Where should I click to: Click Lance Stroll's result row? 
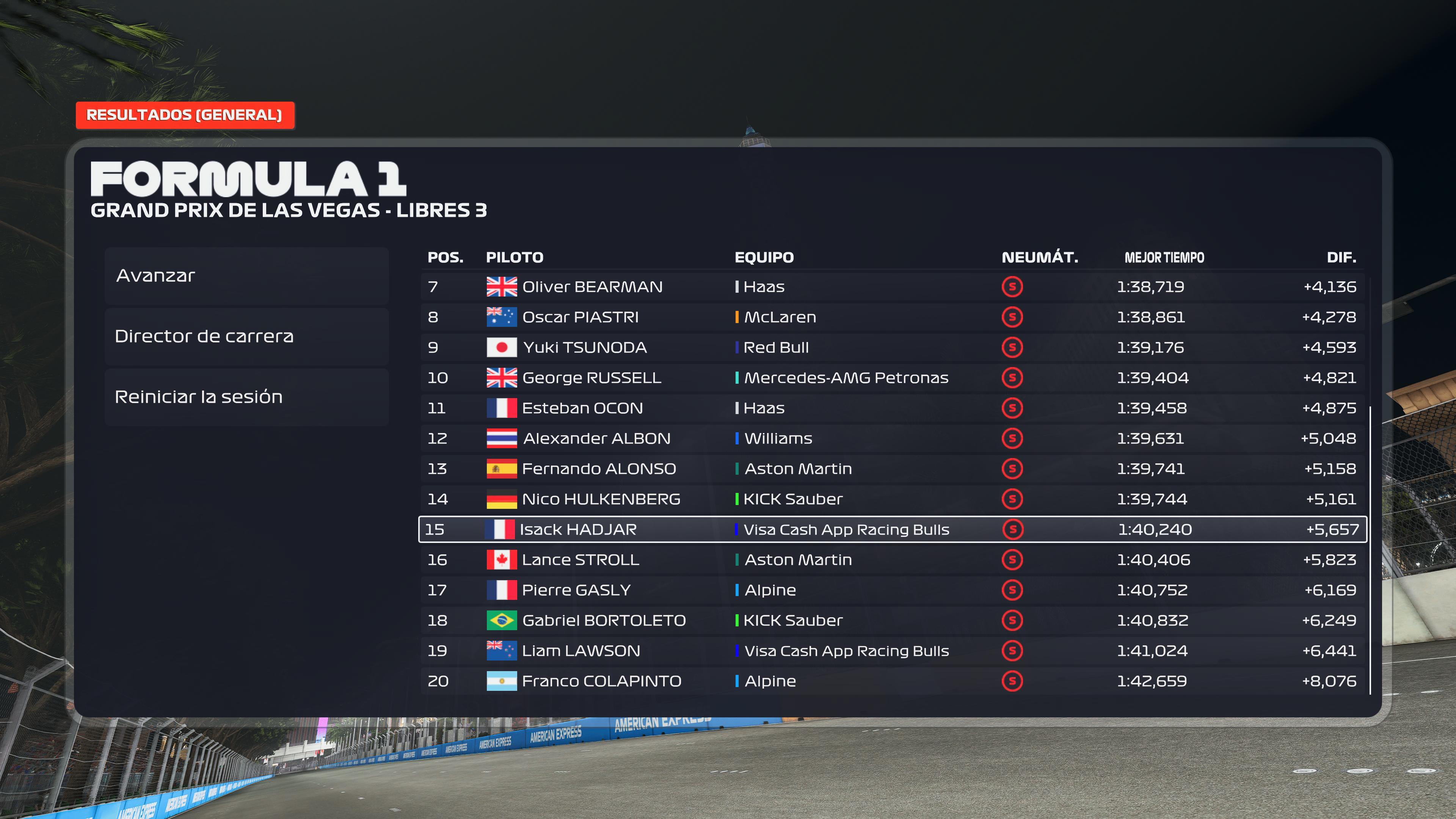point(892,560)
